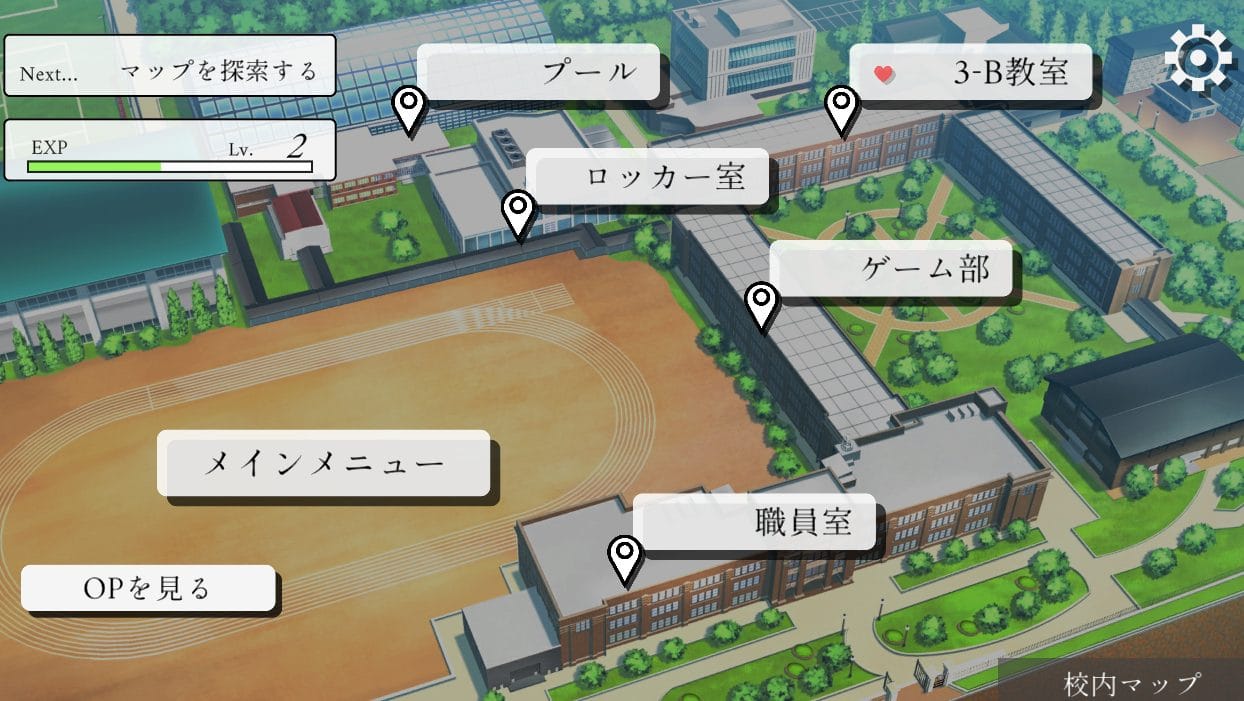Screen dimensions: 1244x701
Task: Open the settings gear icon
Action: [1199, 59]
